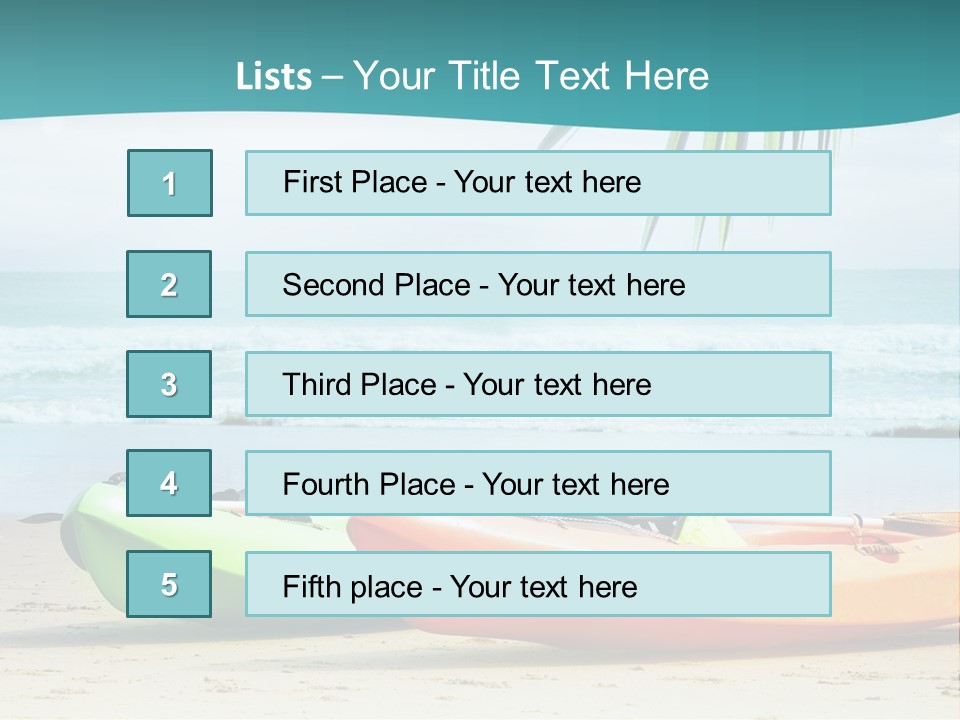
Task: Select the number 4 box
Action: coord(169,483)
